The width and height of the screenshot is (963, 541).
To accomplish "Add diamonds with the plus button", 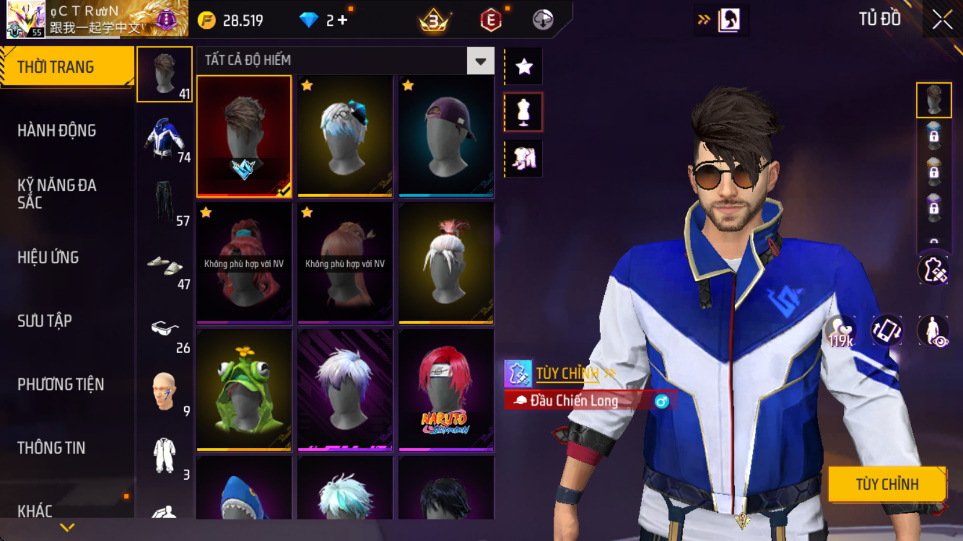I will pos(343,20).
